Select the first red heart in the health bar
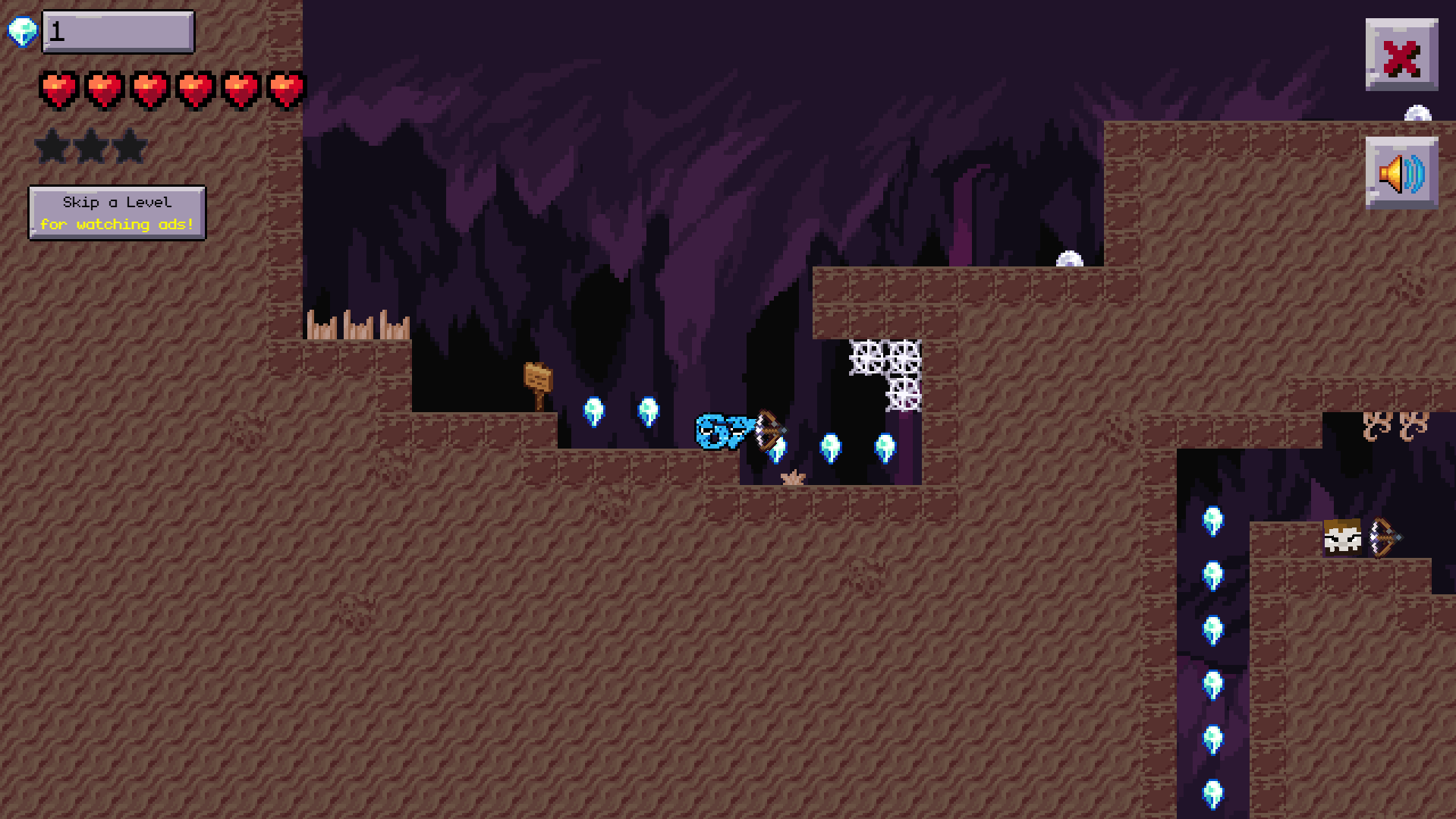Viewport: 1456px width, 819px height. tap(59, 90)
